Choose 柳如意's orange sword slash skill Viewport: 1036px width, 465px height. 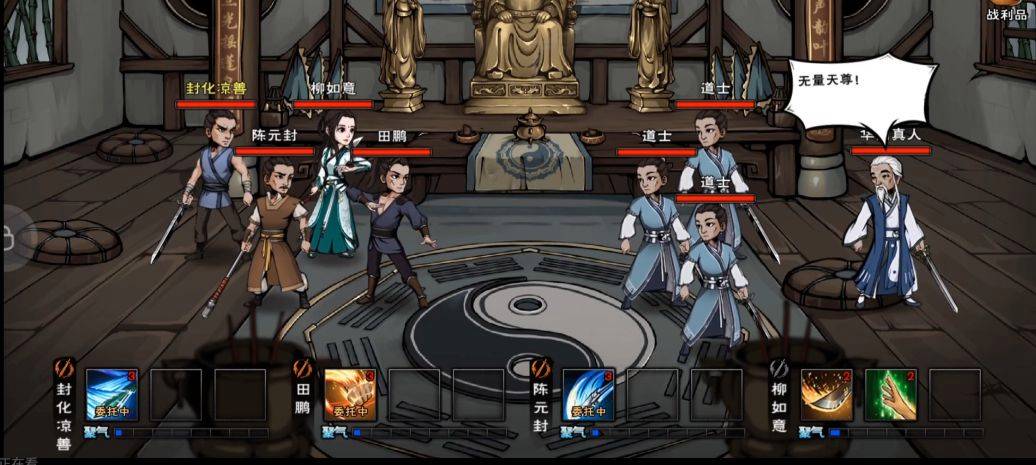(x=826, y=394)
